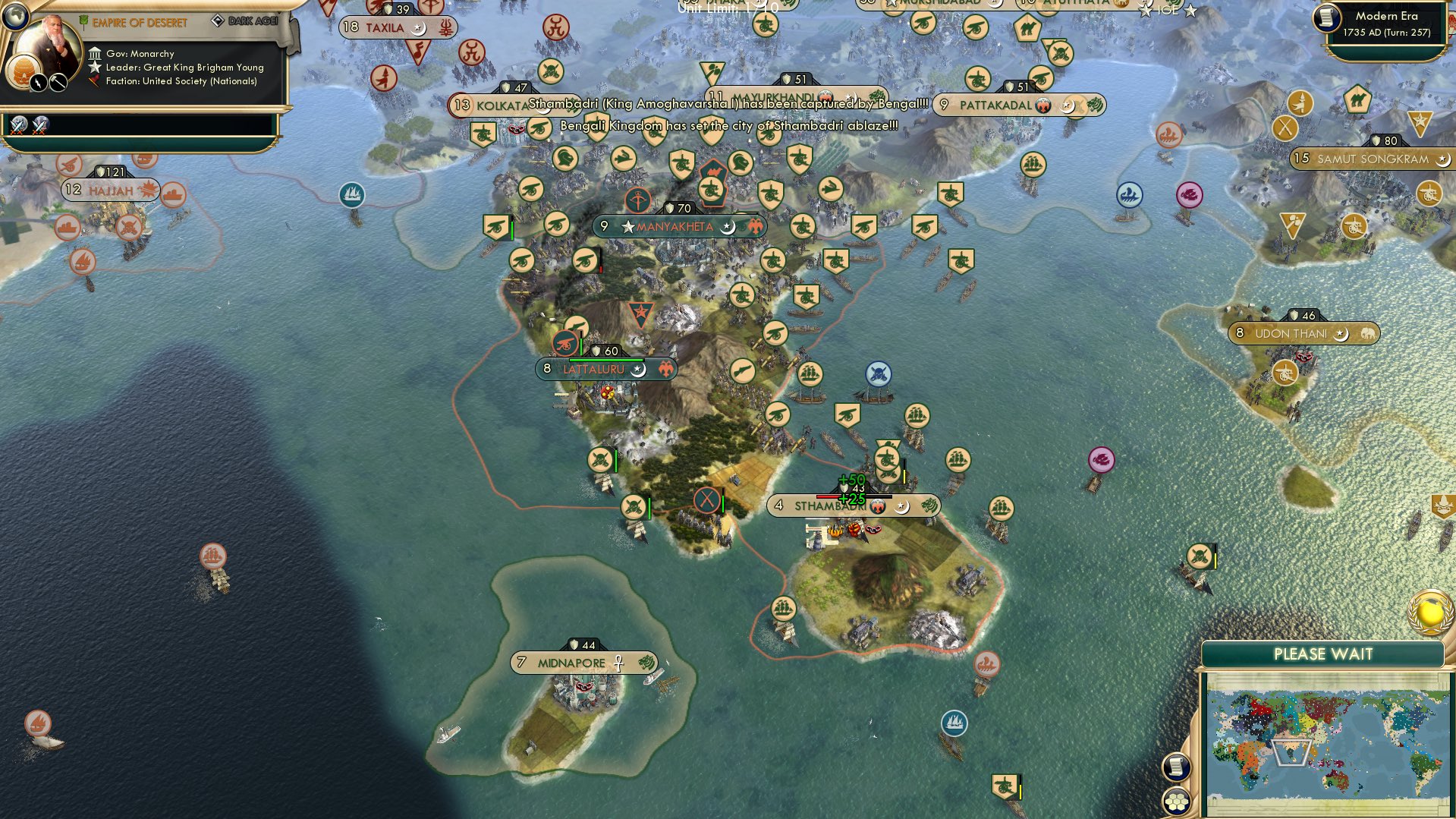Select the Hajjah city banner
1456x819 pixels.
click(x=110, y=190)
